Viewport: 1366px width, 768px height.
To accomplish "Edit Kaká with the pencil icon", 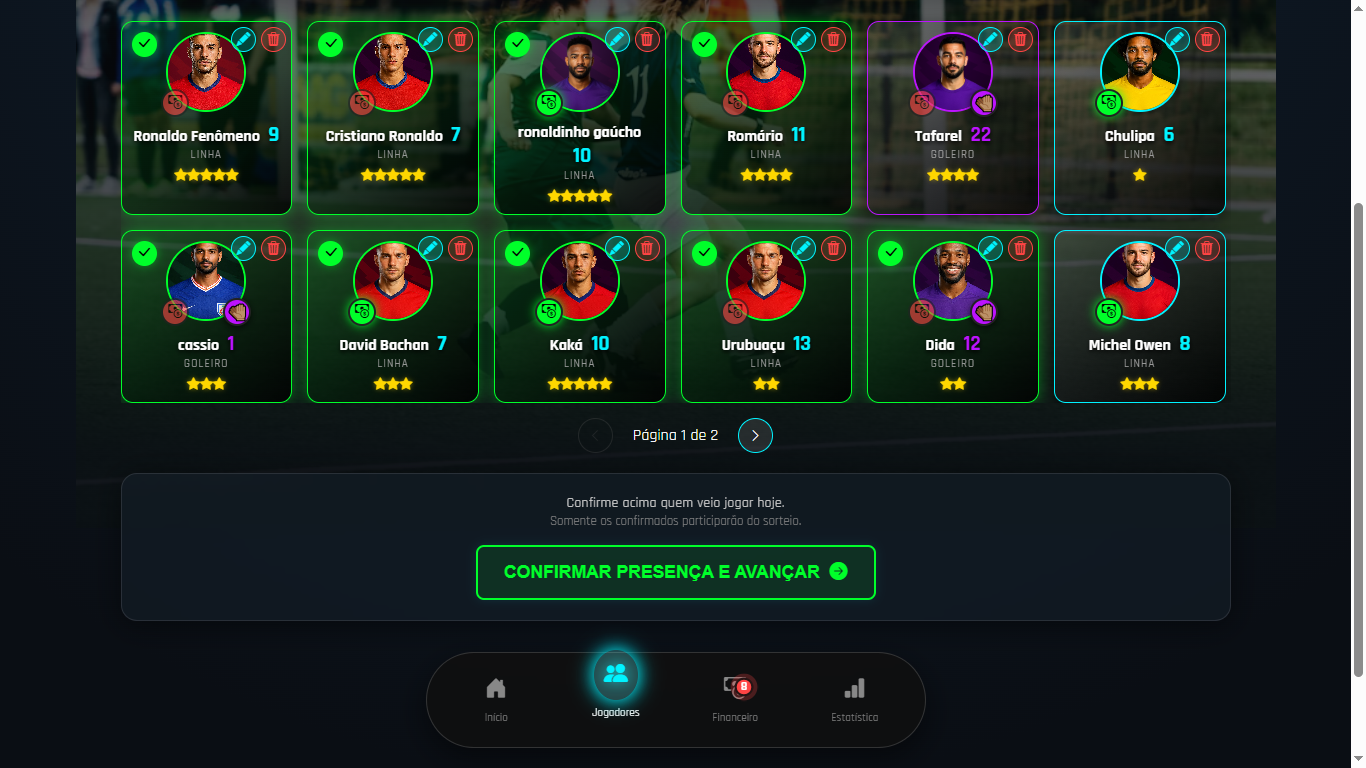I will (x=617, y=249).
